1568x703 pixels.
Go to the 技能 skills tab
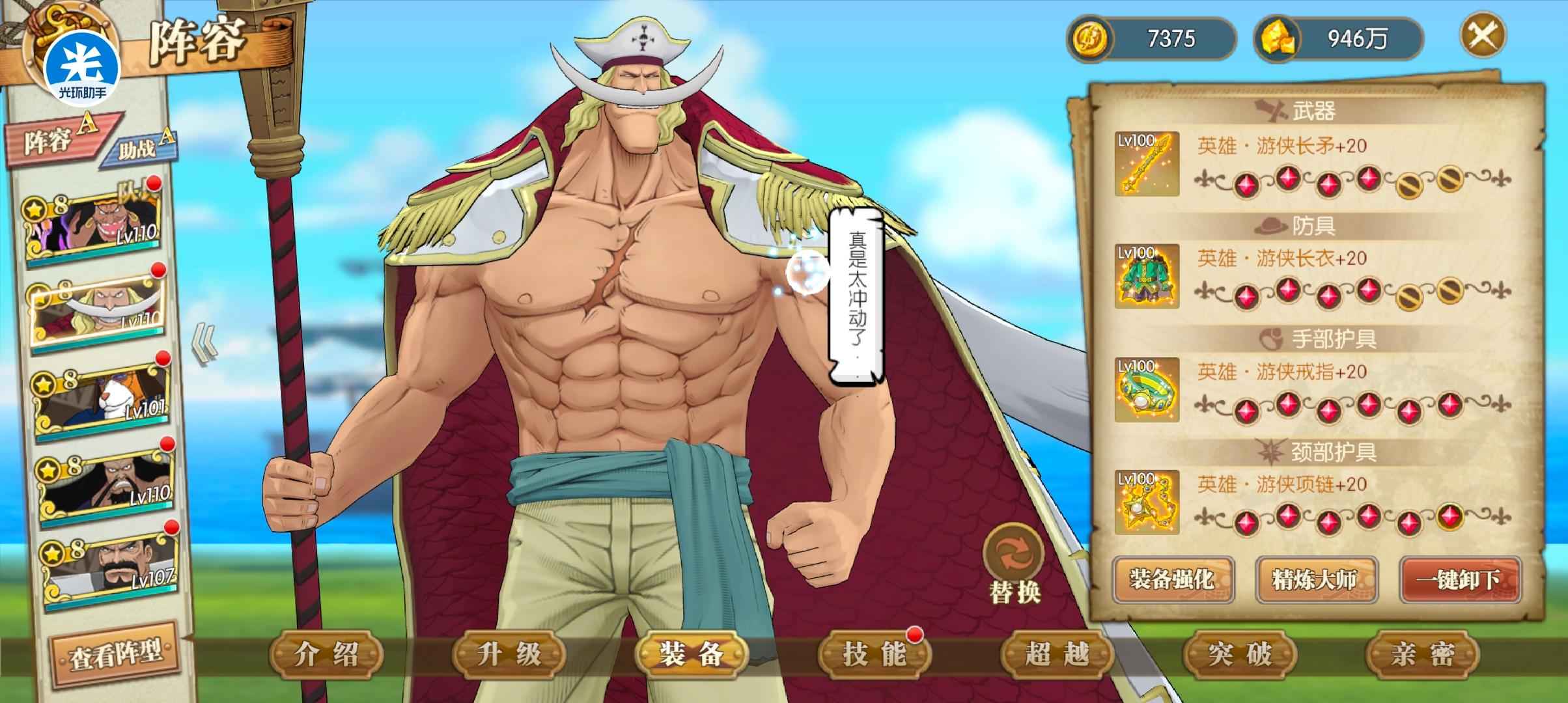tap(874, 654)
